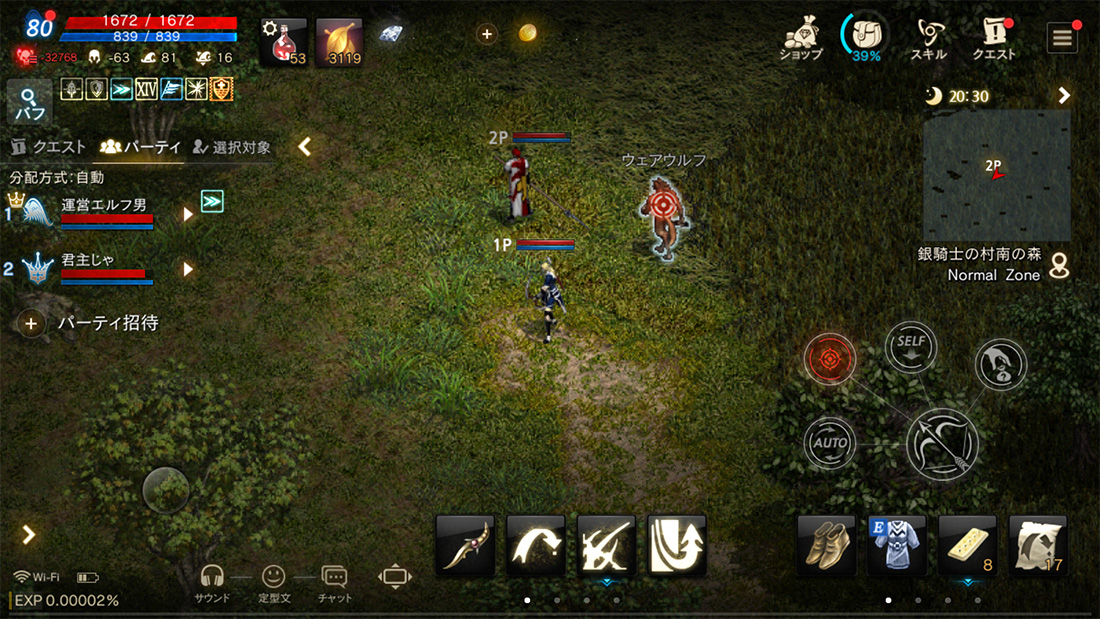Open the ショップ shop menu
Screen dimensions: 1100x619
click(800, 38)
